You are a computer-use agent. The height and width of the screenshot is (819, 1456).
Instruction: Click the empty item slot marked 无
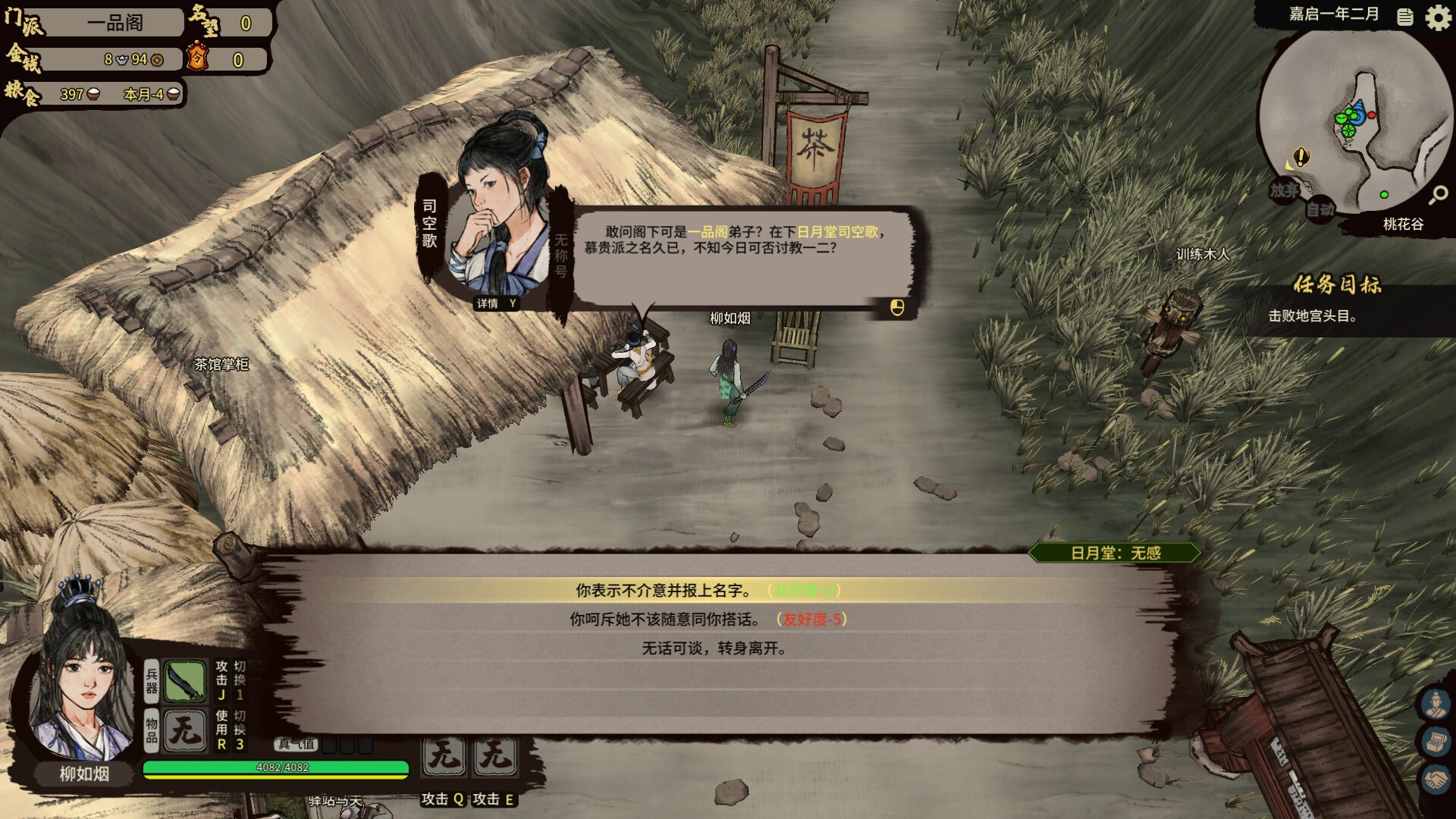(184, 732)
